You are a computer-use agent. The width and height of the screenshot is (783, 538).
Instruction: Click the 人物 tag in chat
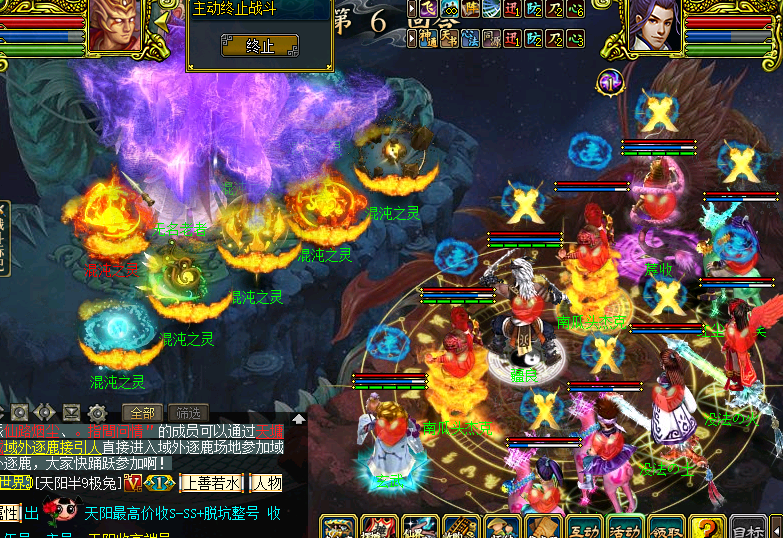266,483
